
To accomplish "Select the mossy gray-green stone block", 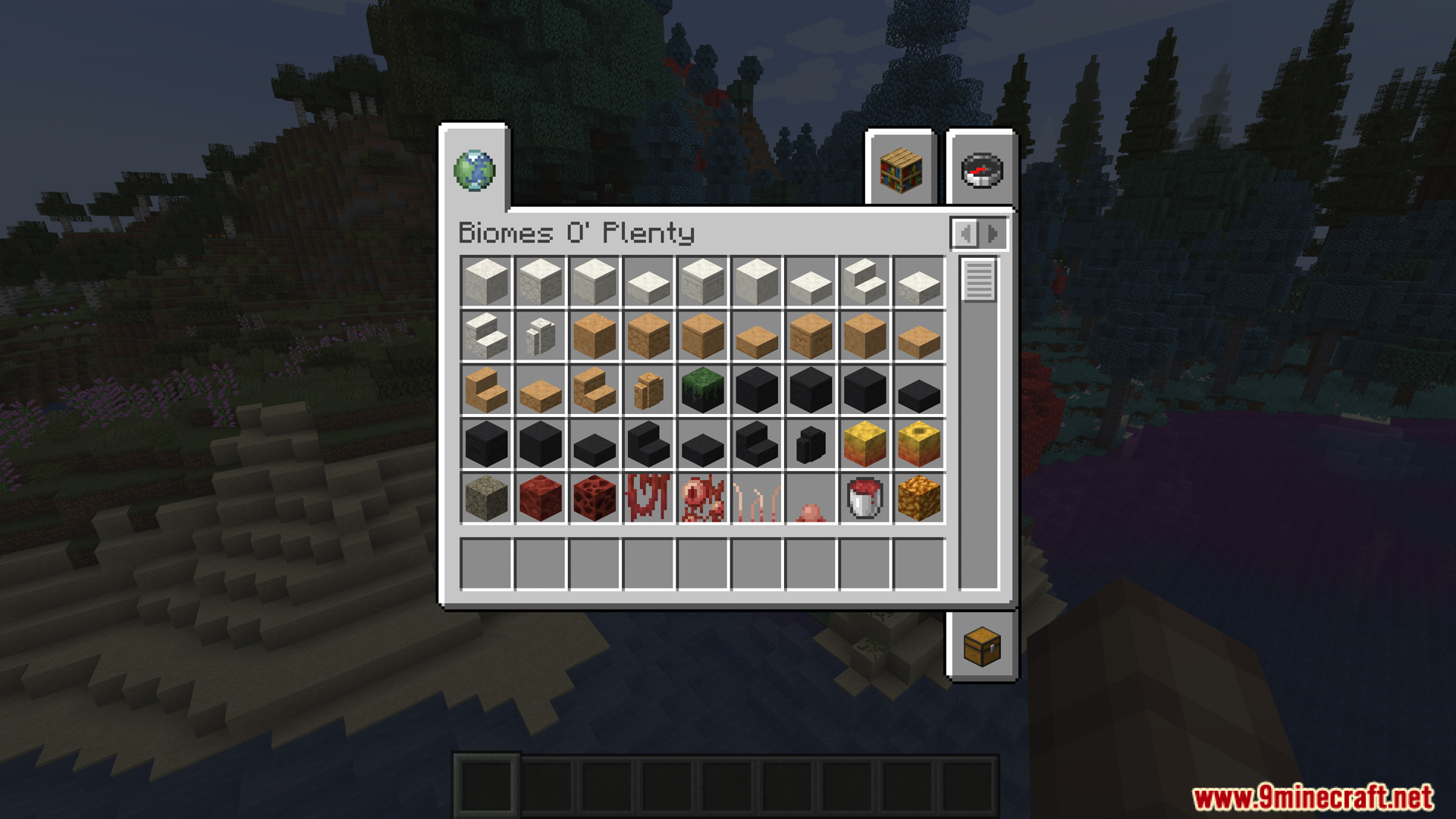I will 486,498.
